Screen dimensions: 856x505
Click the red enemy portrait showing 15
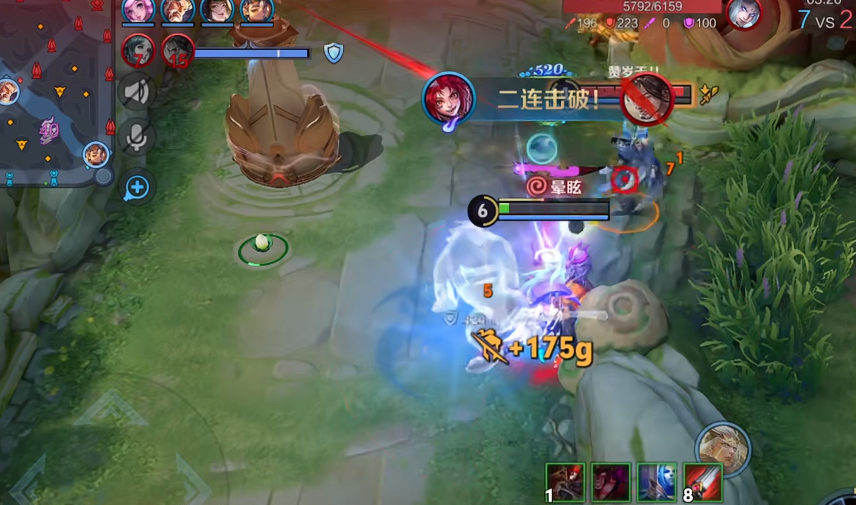177,50
